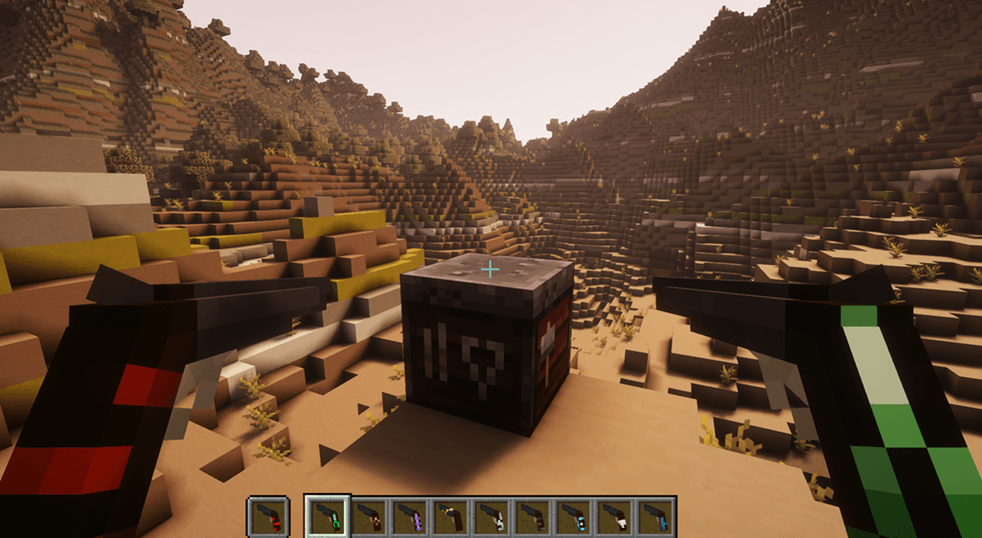
Task: Pick the gold-trimmed brown pistol slot
Action: (451, 516)
